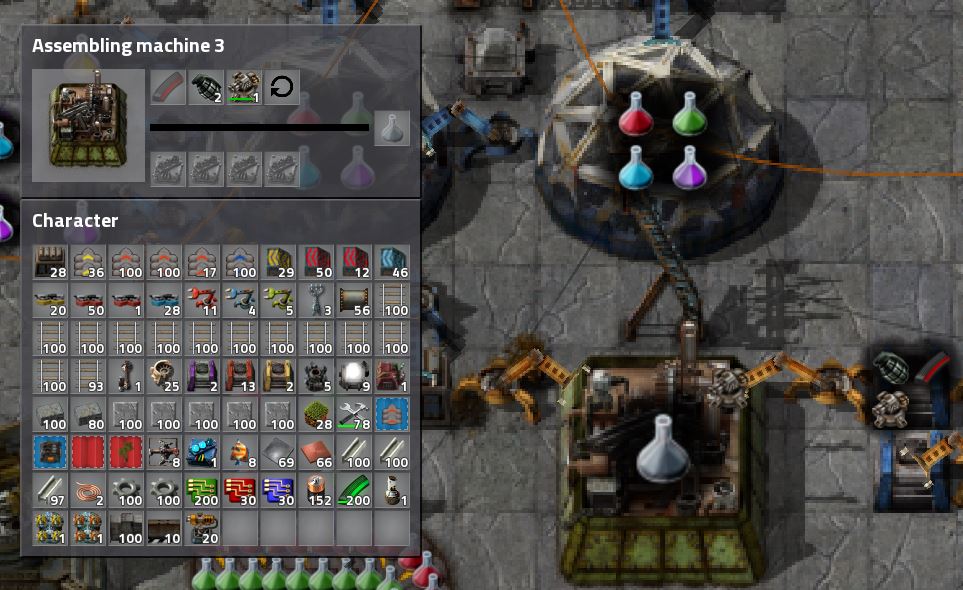The height and width of the screenshot is (590, 963).
Task: Select the green long-handed inserter stack
Action: coord(279,300)
